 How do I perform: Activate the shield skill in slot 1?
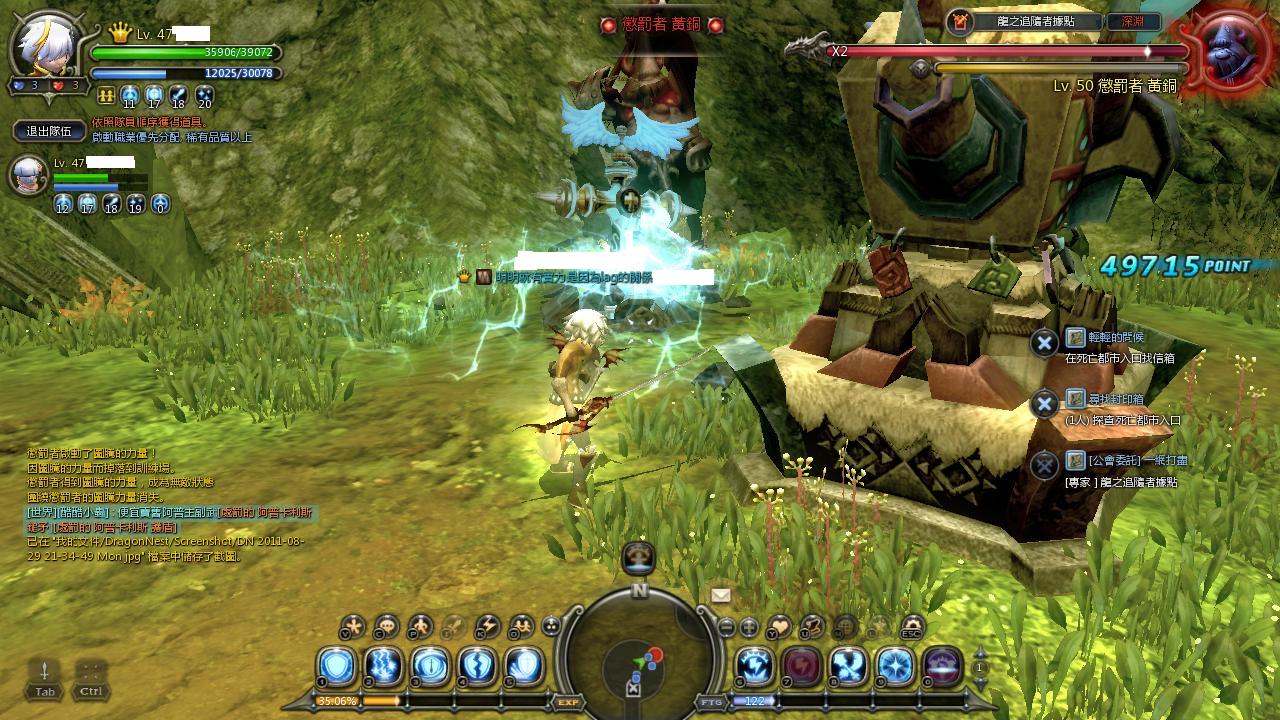tap(335, 666)
